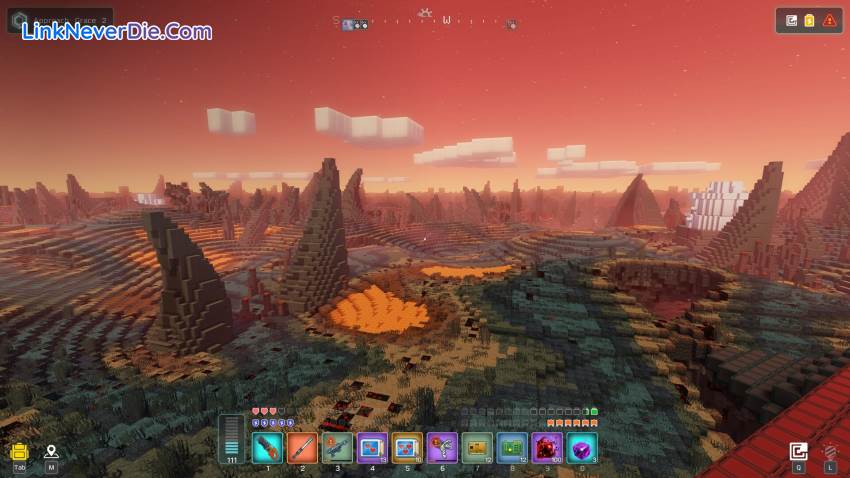The image size is (850, 478).
Task: Select the orange rifle in hotbar slot 2
Action: tap(302, 447)
